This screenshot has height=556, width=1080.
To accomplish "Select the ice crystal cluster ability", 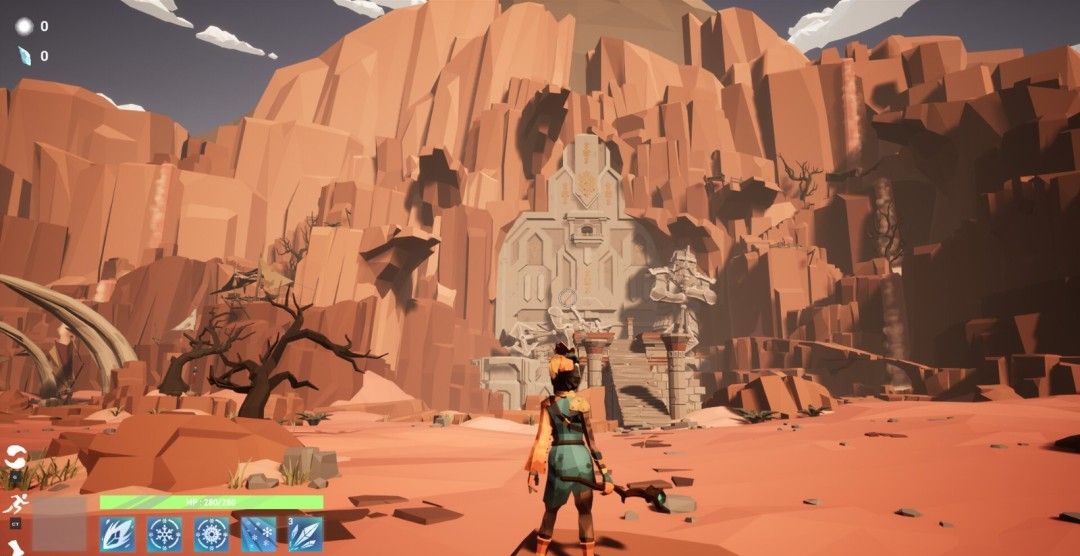I will 305,533.
